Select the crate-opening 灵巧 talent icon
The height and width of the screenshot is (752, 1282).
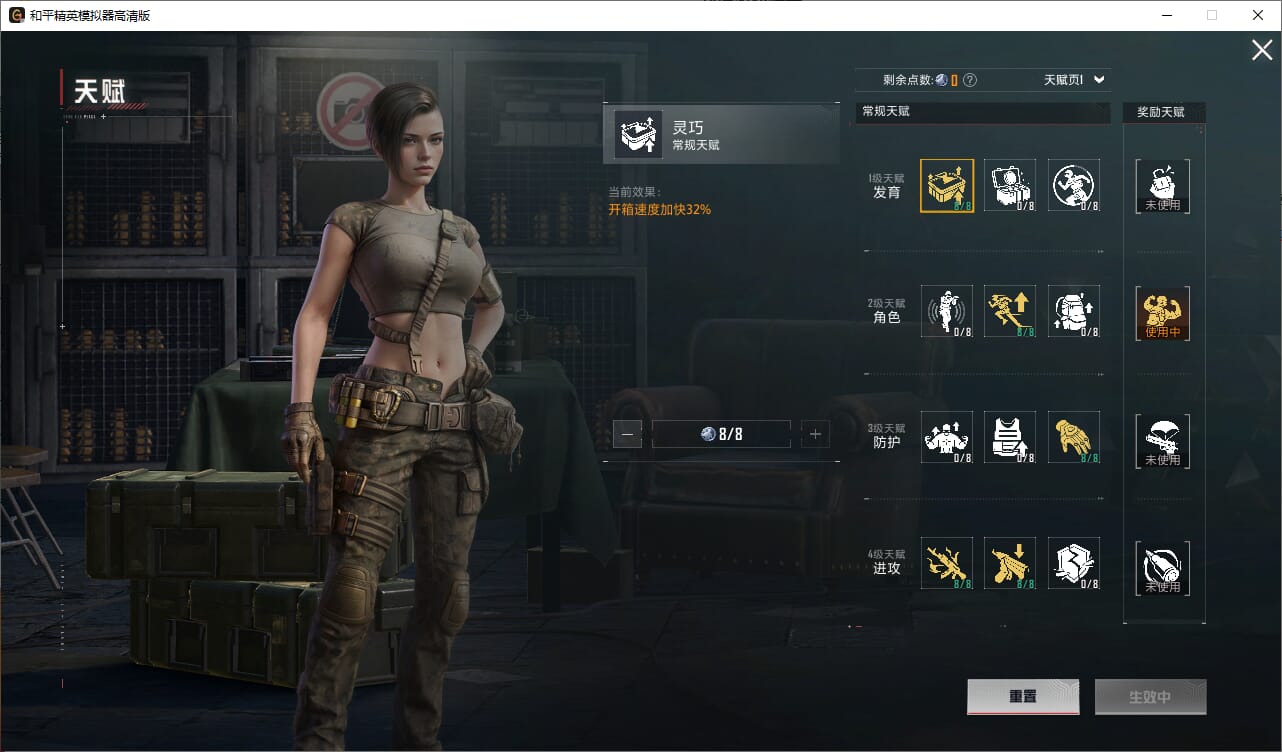click(946, 185)
